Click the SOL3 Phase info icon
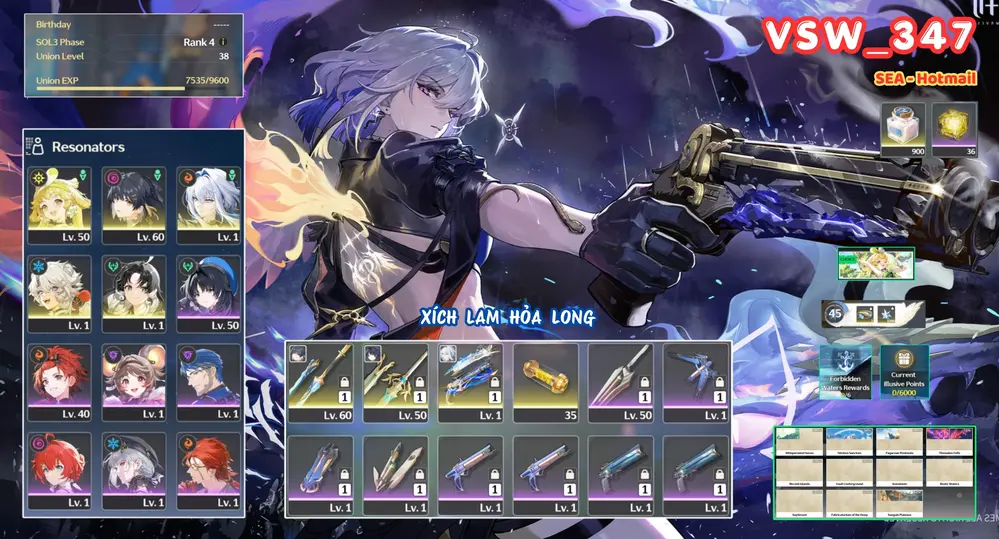The image size is (999, 539). click(223, 42)
